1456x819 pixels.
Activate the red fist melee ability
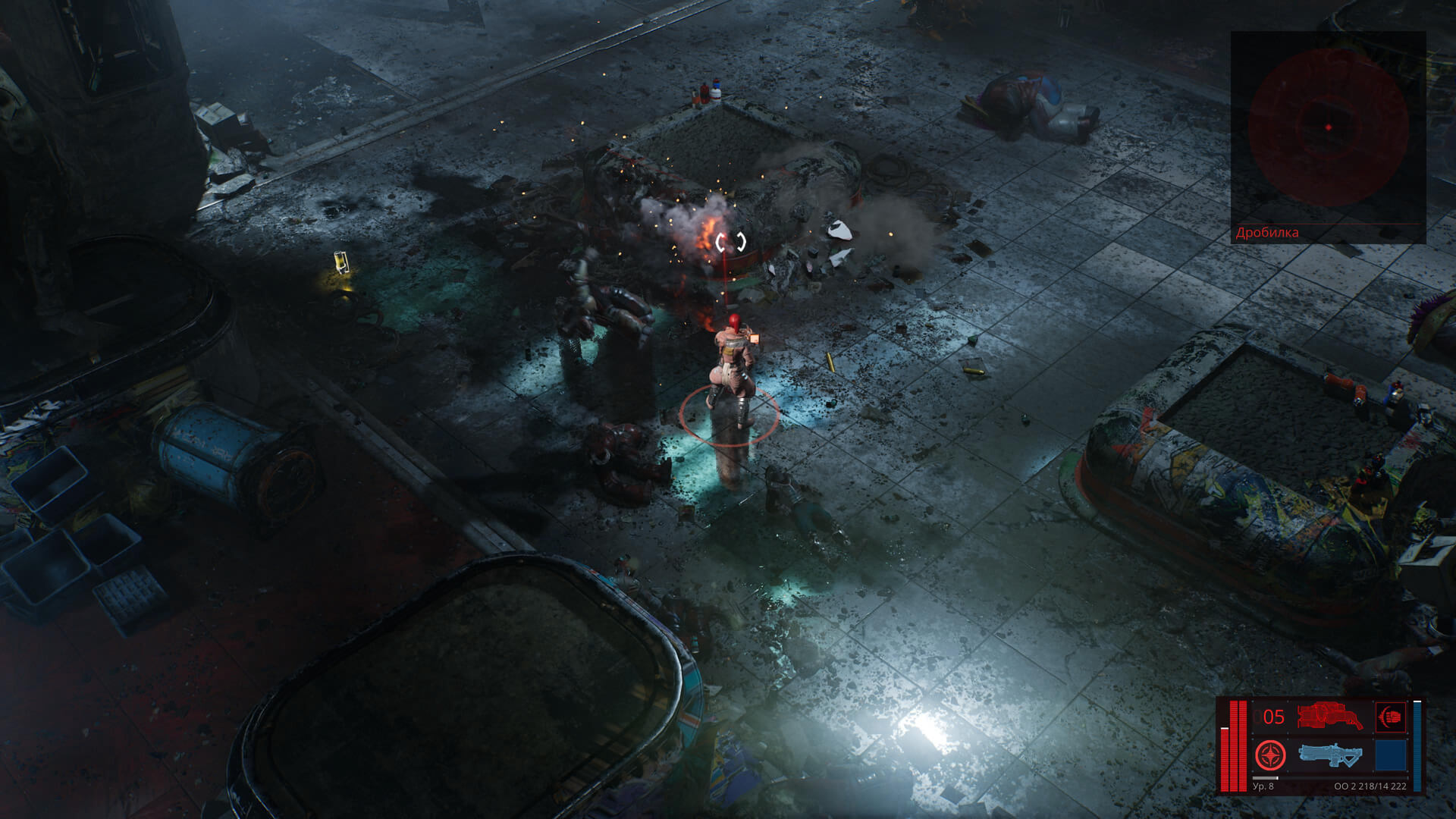(1391, 717)
